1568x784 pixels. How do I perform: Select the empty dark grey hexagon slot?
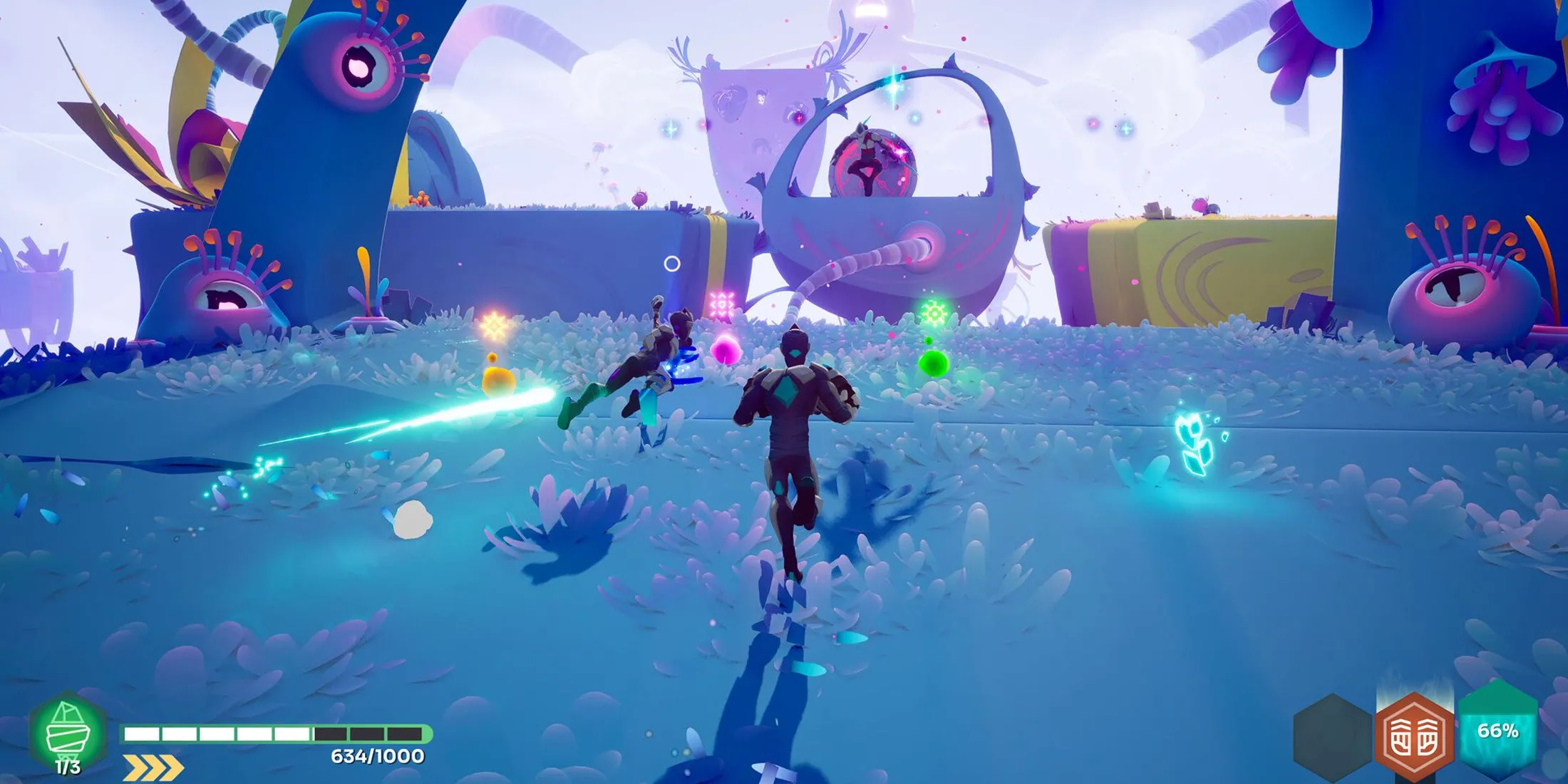[x=1331, y=738]
